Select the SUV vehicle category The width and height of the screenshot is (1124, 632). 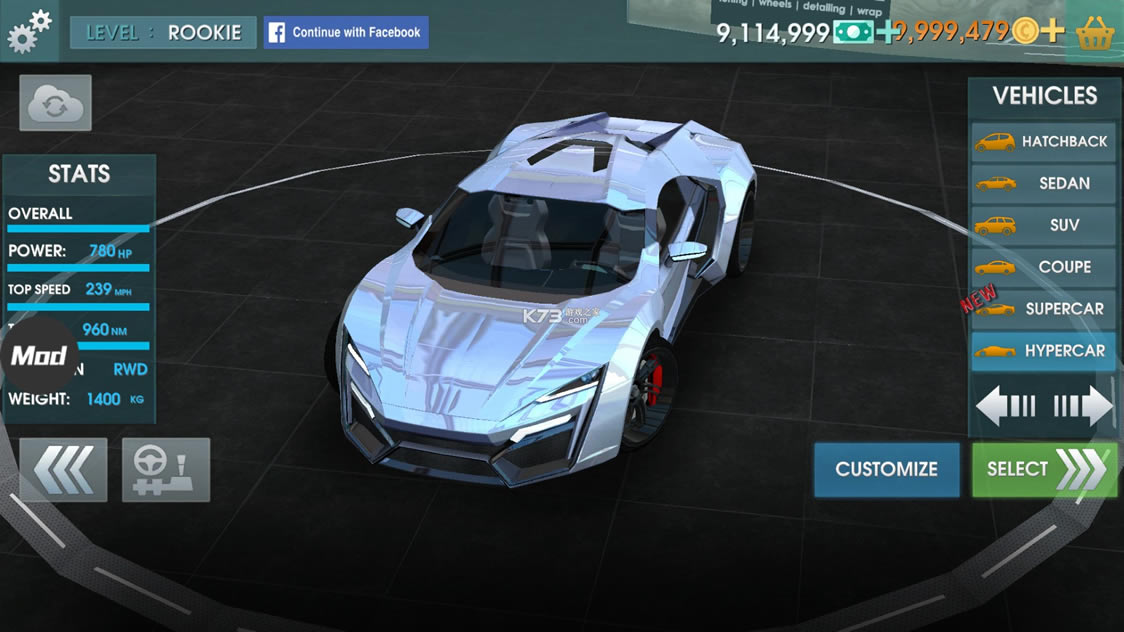(x=1044, y=226)
